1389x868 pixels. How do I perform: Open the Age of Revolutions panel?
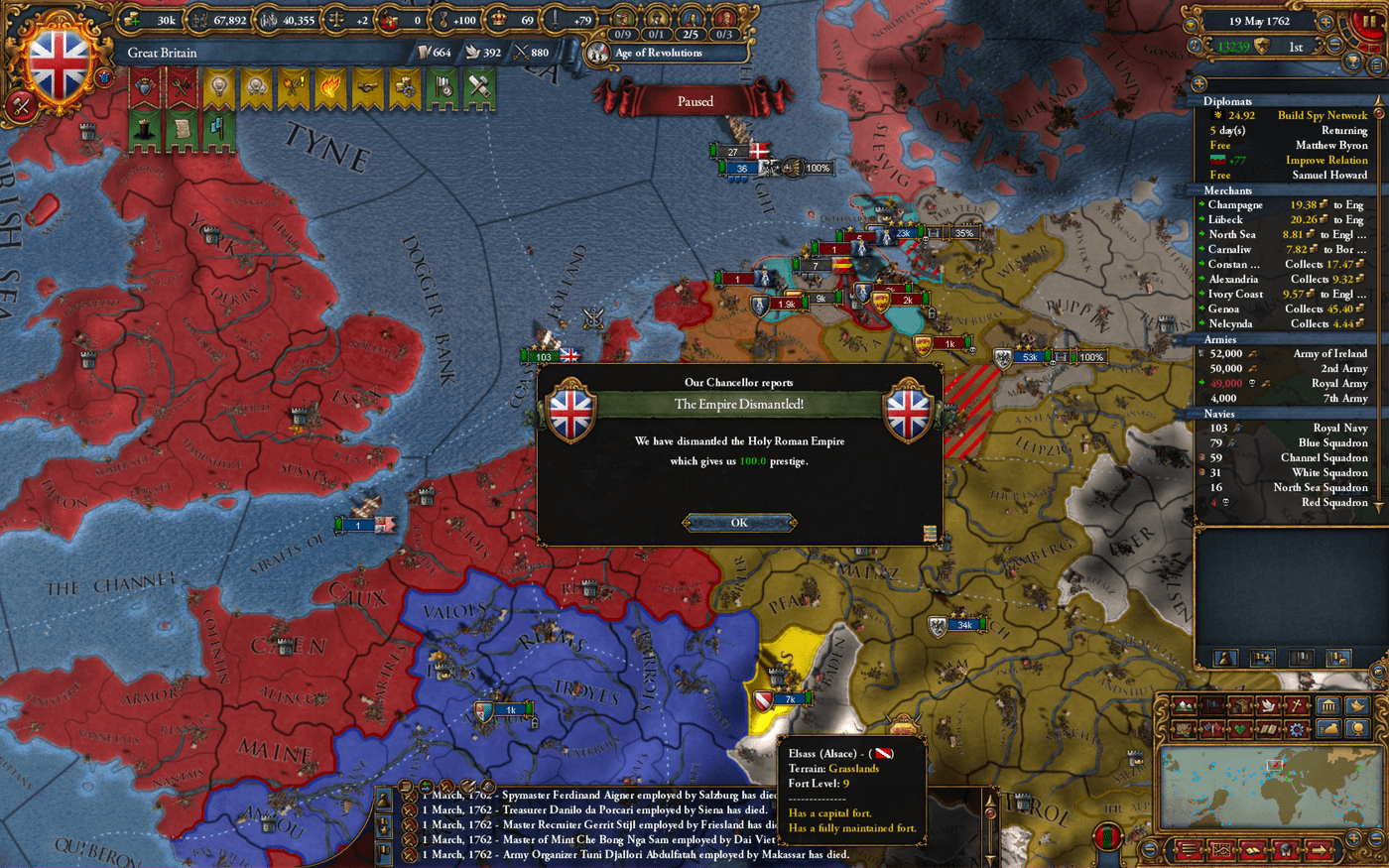(x=658, y=53)
